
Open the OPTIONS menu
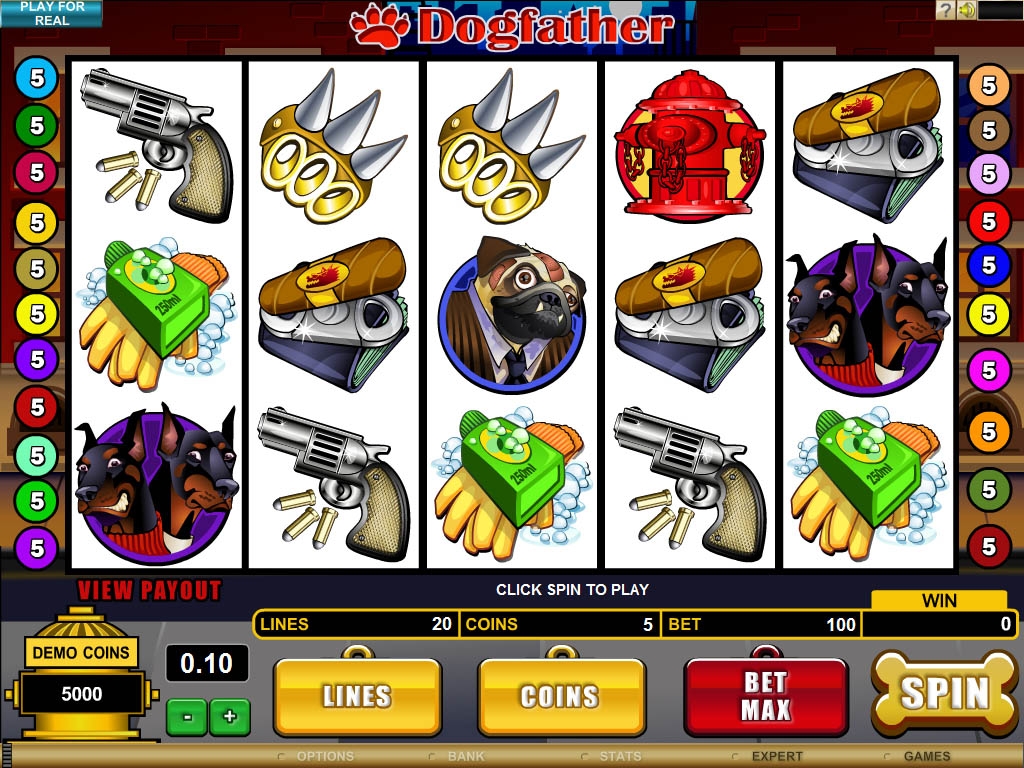325,757
